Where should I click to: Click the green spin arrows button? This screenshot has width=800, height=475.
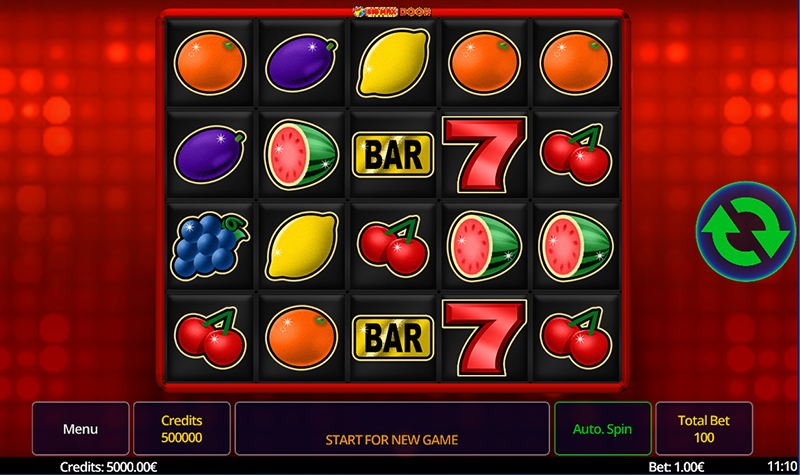pos(744,231)
